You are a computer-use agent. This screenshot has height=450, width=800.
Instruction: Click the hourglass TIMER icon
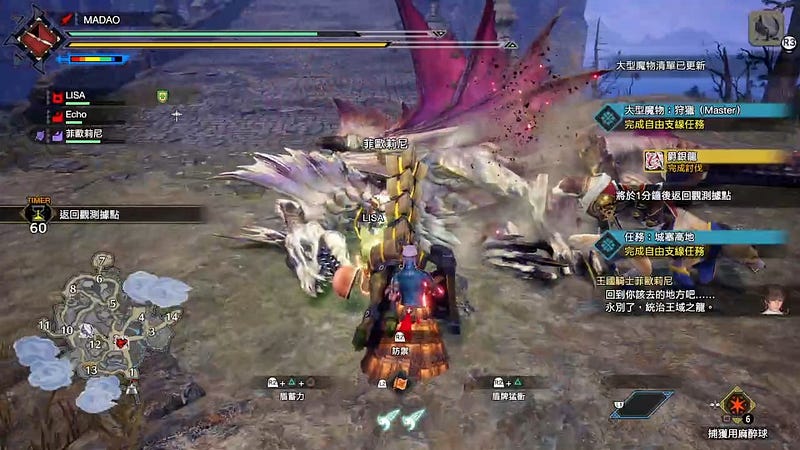click(40, 213)
